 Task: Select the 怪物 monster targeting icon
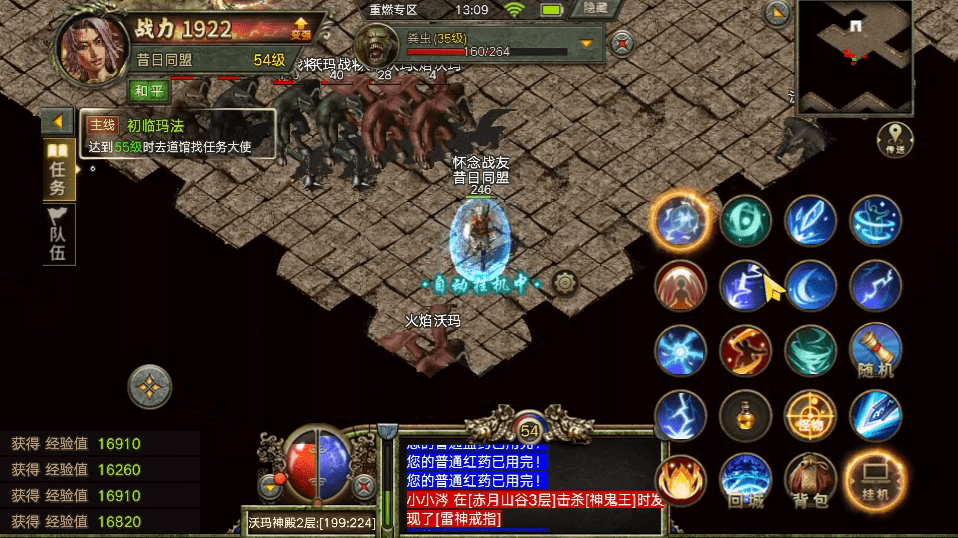(x=810, y=415)
